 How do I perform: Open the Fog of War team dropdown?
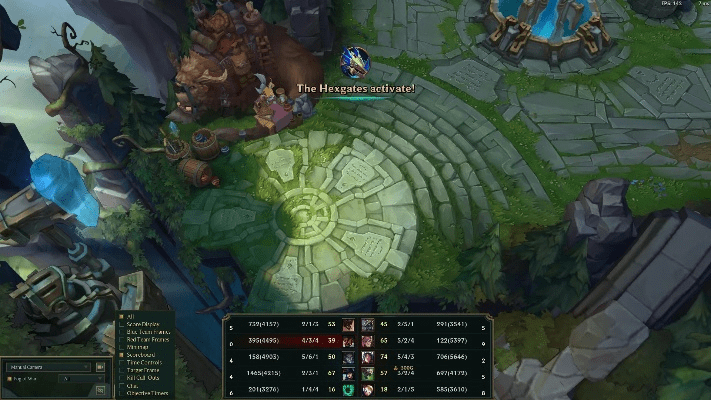tap(82, 380)
